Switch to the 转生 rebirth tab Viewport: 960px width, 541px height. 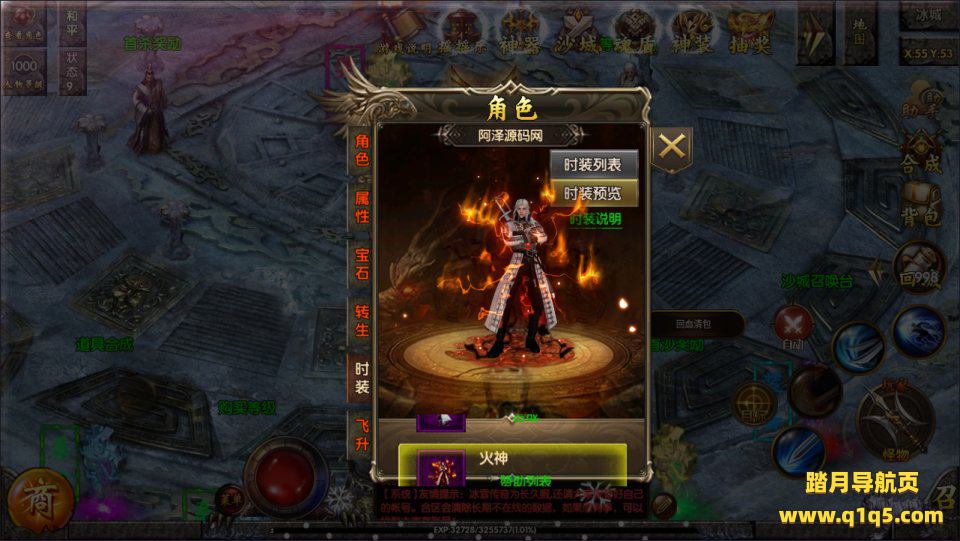362,322
